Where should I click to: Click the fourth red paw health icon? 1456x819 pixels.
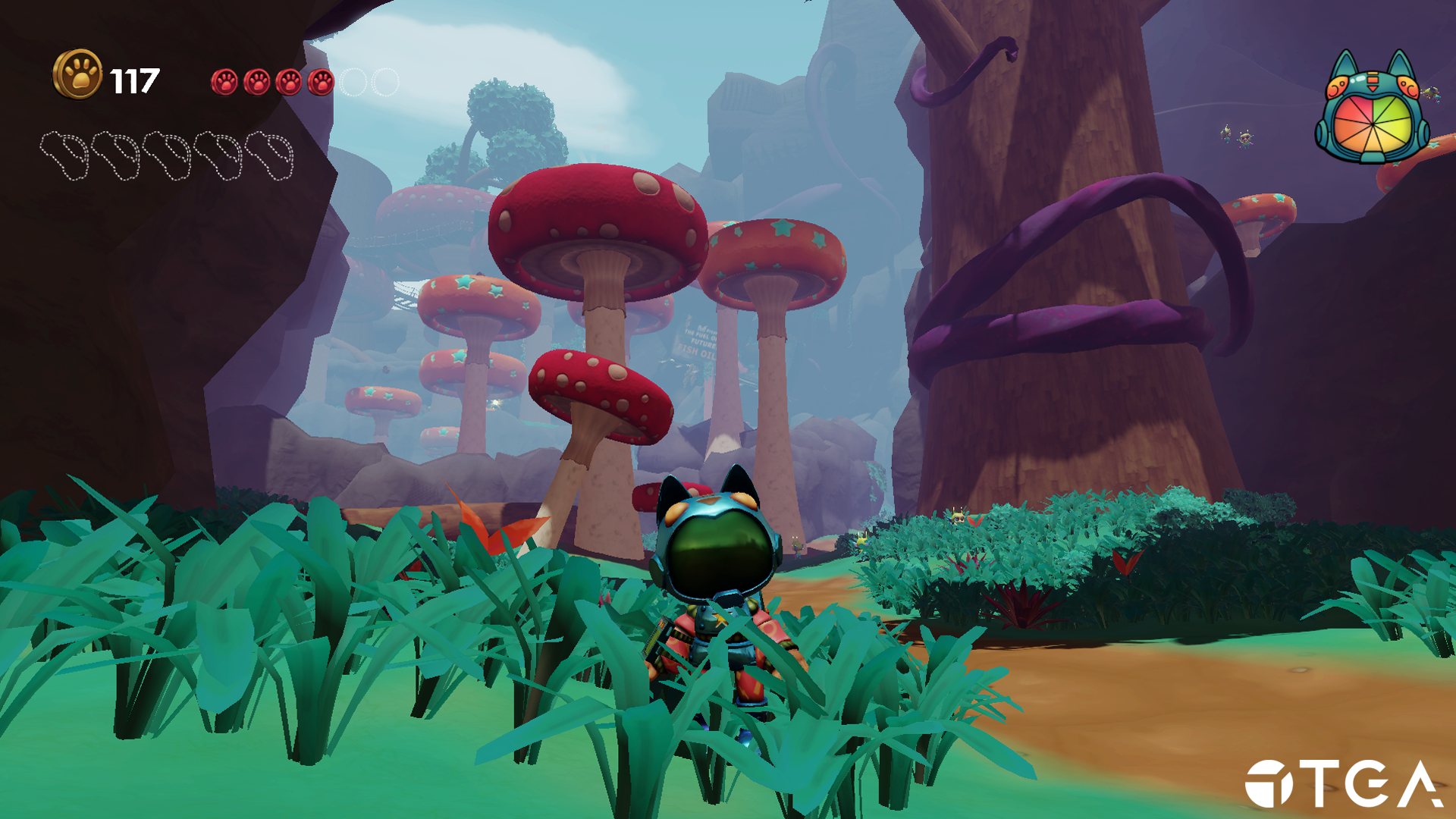click(x=321, y=83)
